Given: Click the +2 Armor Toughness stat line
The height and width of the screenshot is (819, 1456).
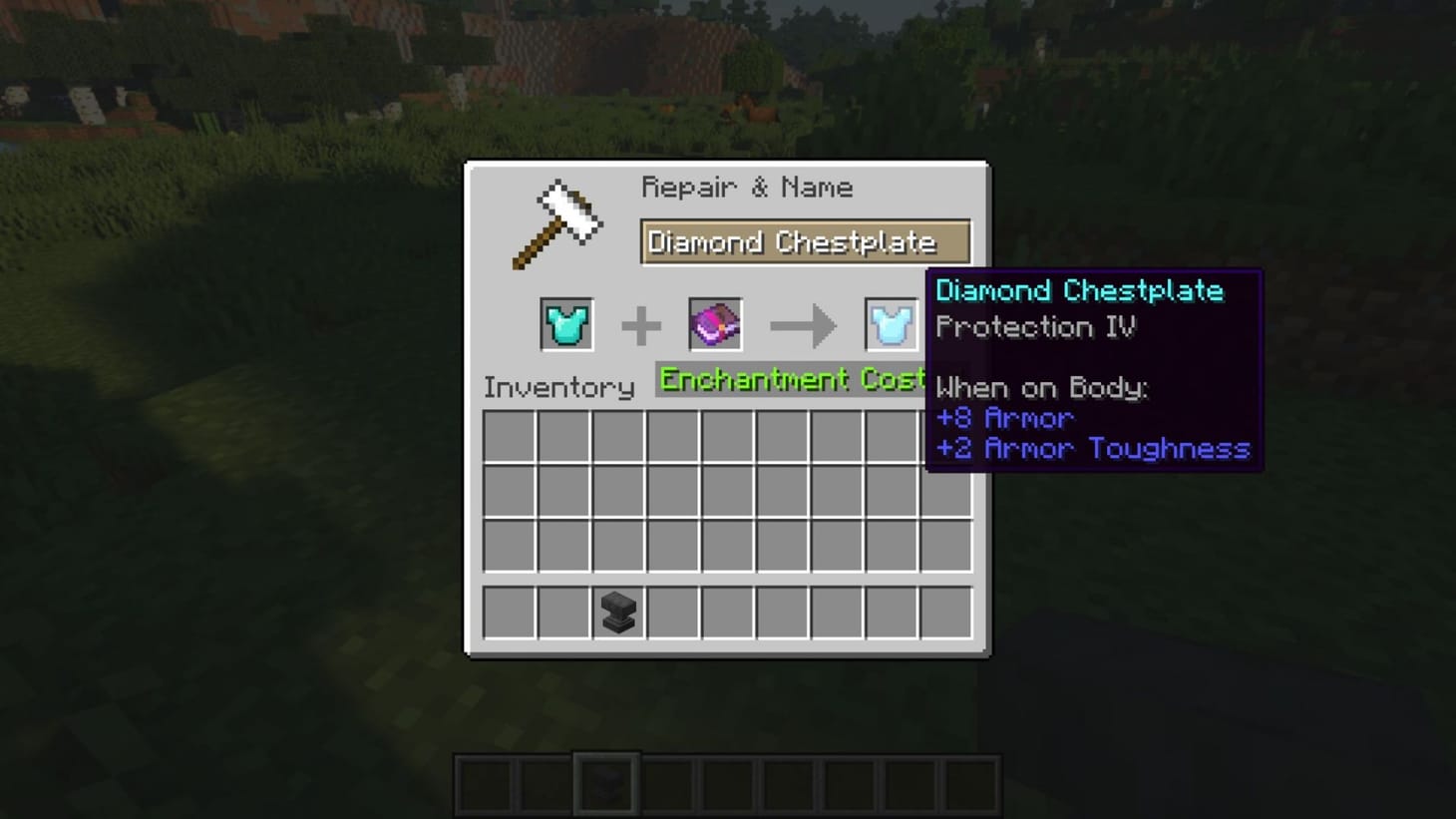Looking at the screenshot, I should [1090, 449].
